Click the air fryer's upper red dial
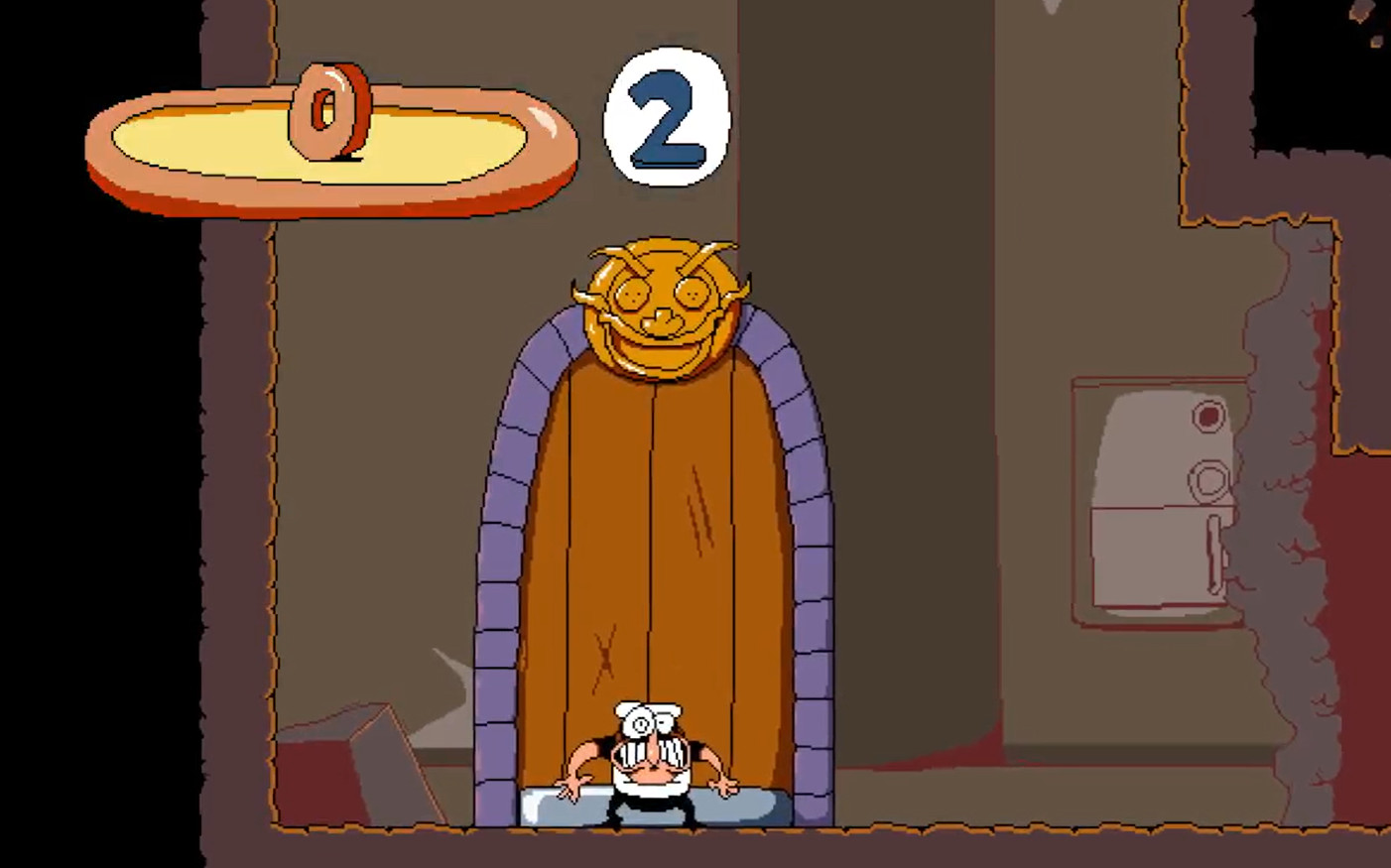 1208,417
